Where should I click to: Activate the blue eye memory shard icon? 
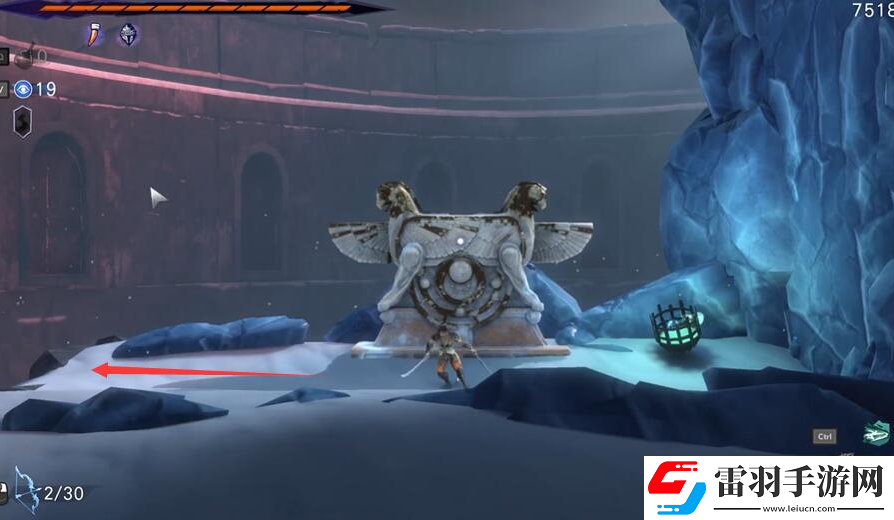coord(23,89)
